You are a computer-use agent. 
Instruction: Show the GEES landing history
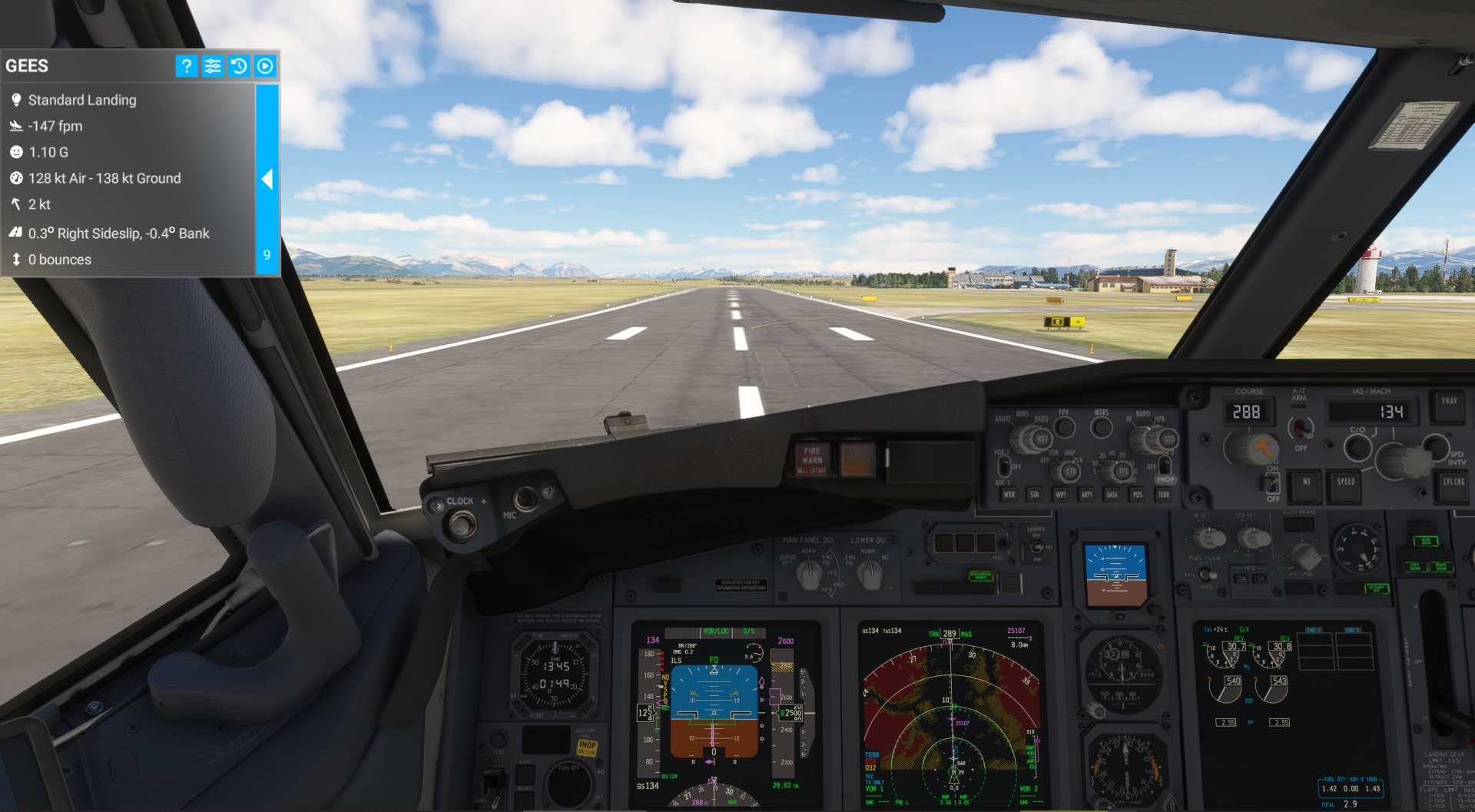pos(239,66)
